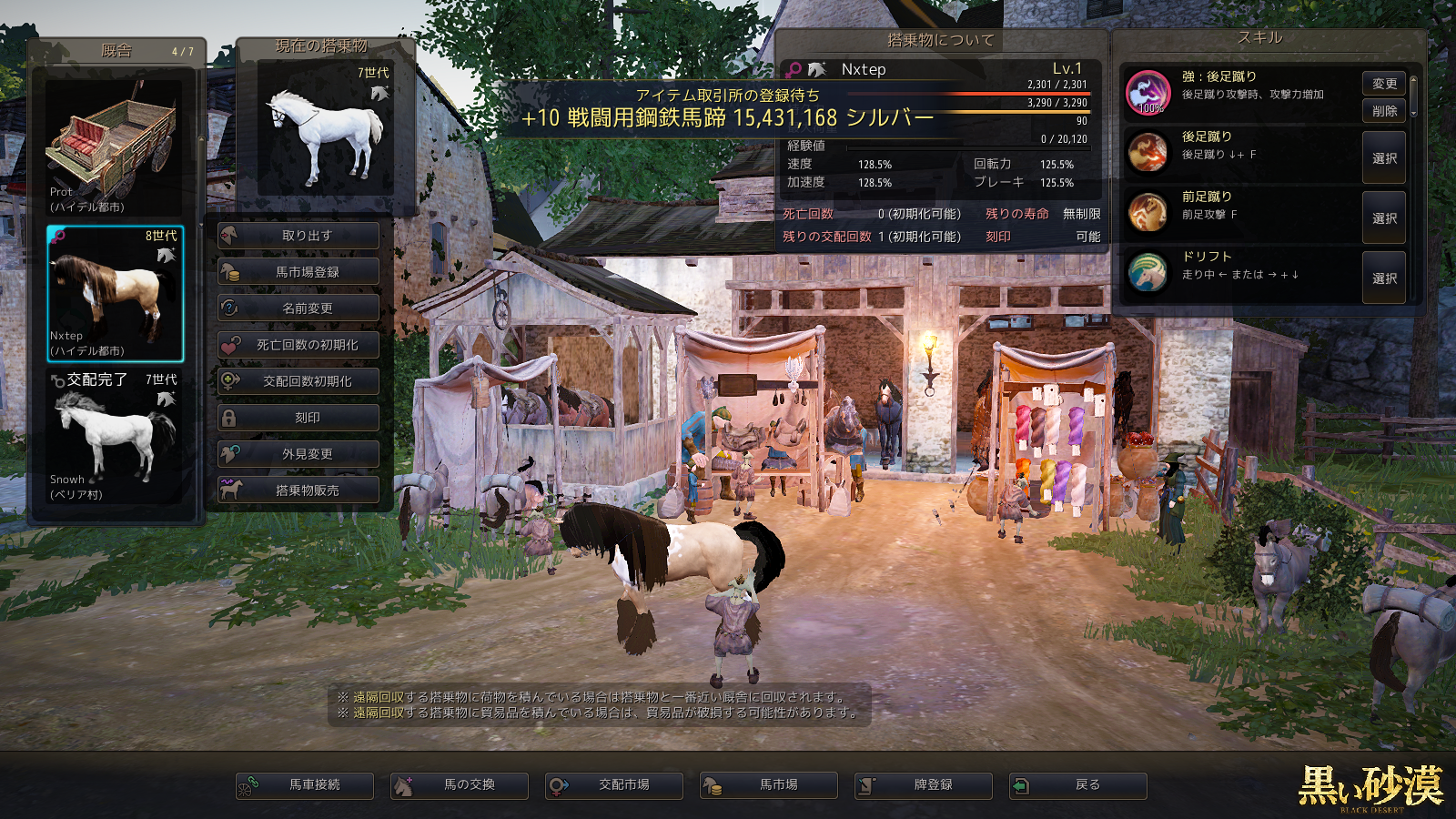Apply 刻印 branding to the horse
The height and width of the screenshot is (819, 1456).
tap(298, 418)
